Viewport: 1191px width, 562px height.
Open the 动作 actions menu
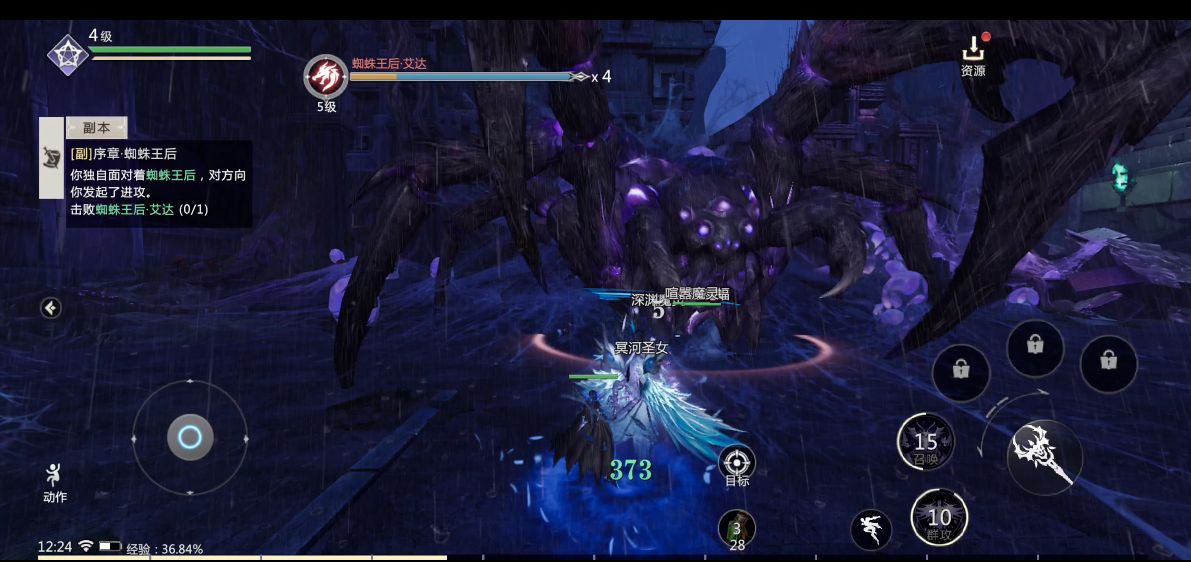(x=55, y=482)
